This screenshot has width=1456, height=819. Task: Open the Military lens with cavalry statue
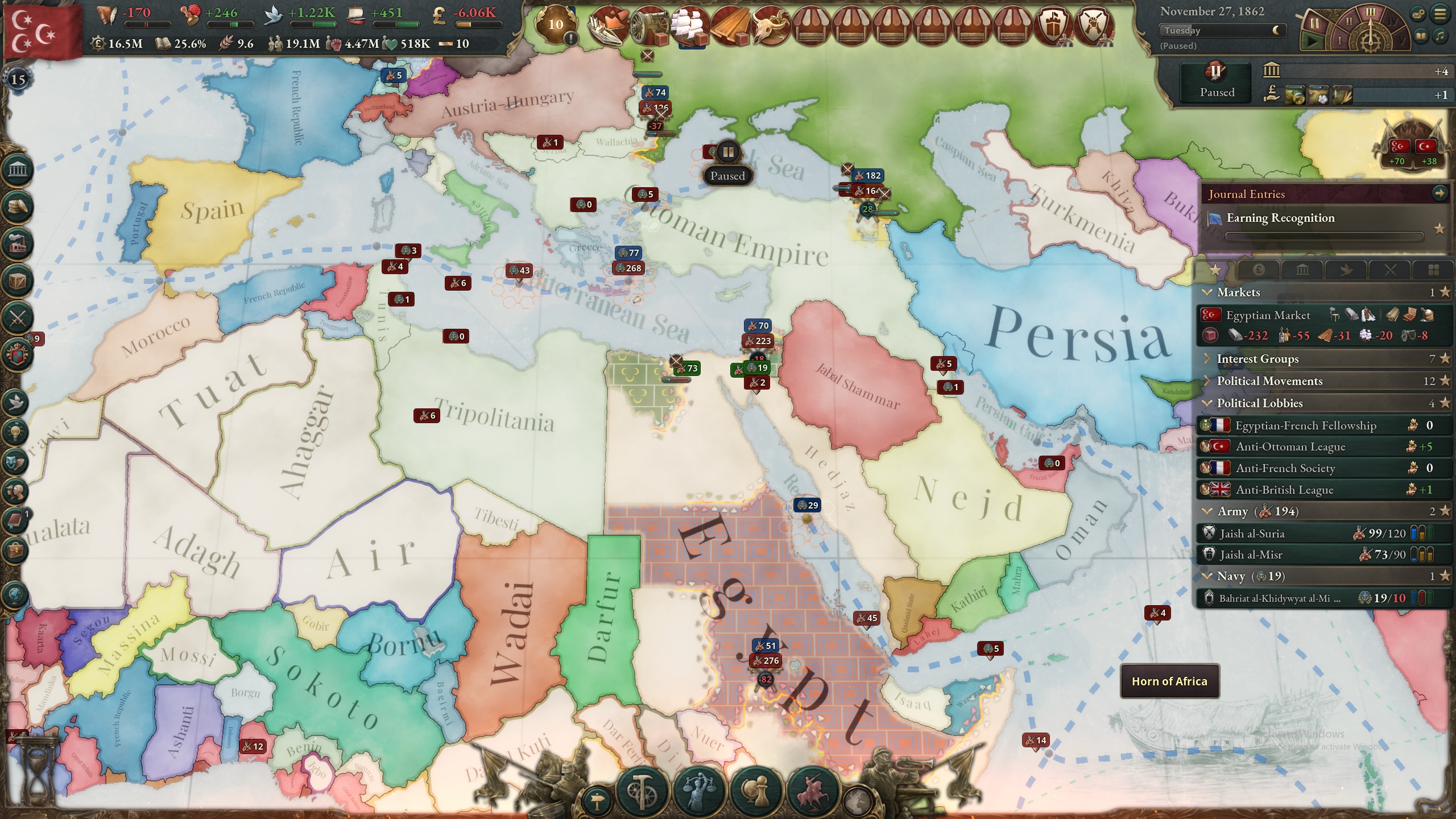[x=813, y=789]
